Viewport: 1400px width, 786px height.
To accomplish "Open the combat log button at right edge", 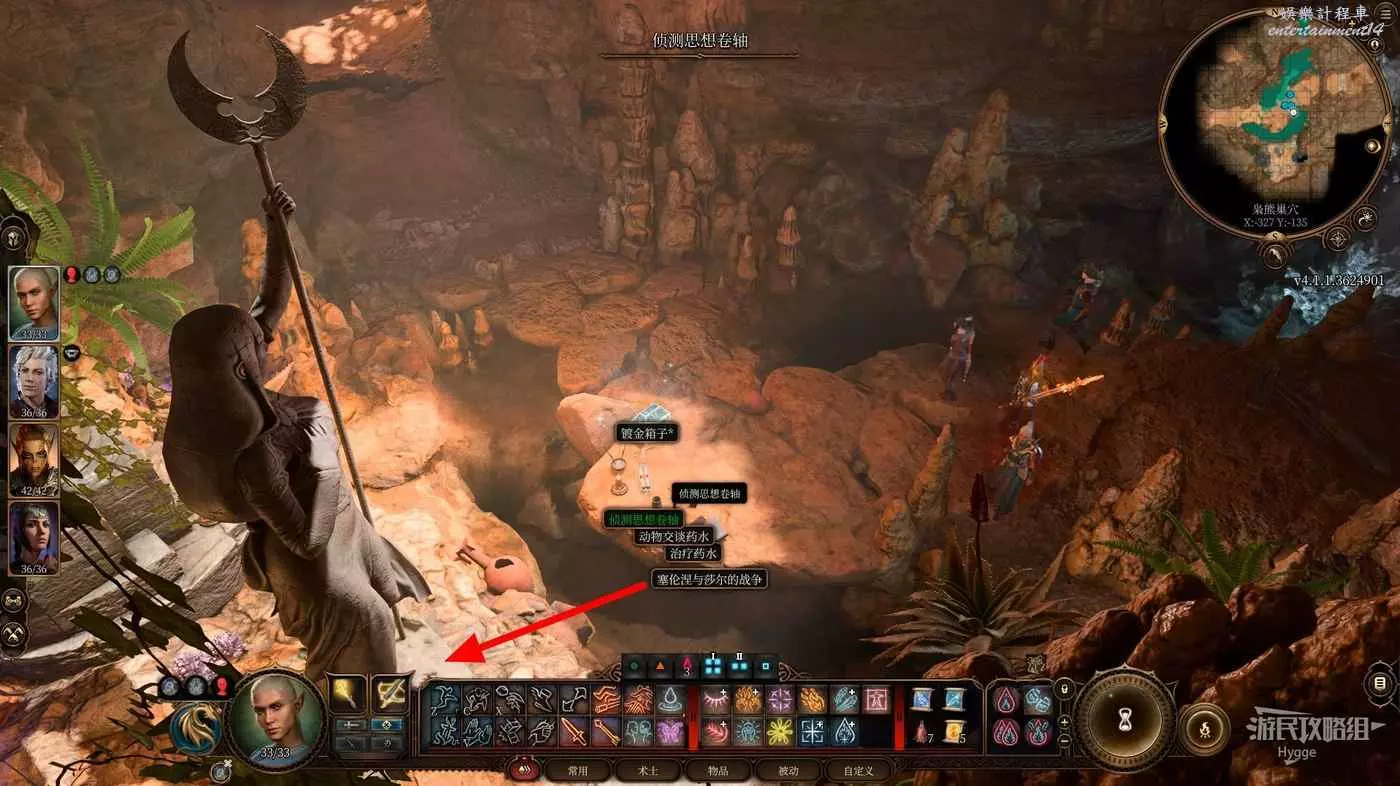I will pyautogui.click(x=1381, y=684).
